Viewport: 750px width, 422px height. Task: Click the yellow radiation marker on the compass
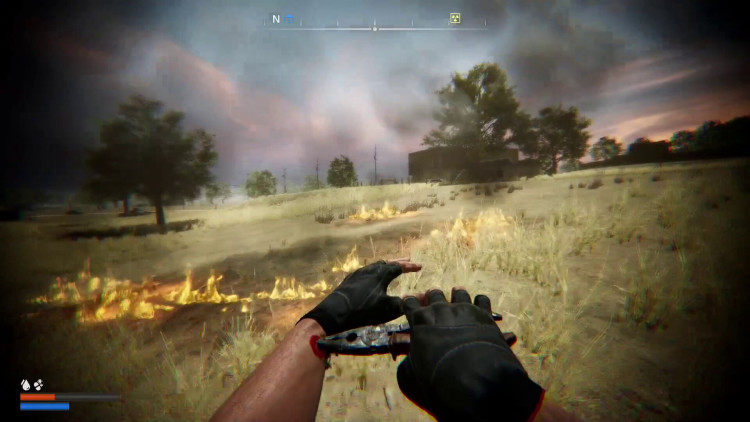tap(455, 18)
